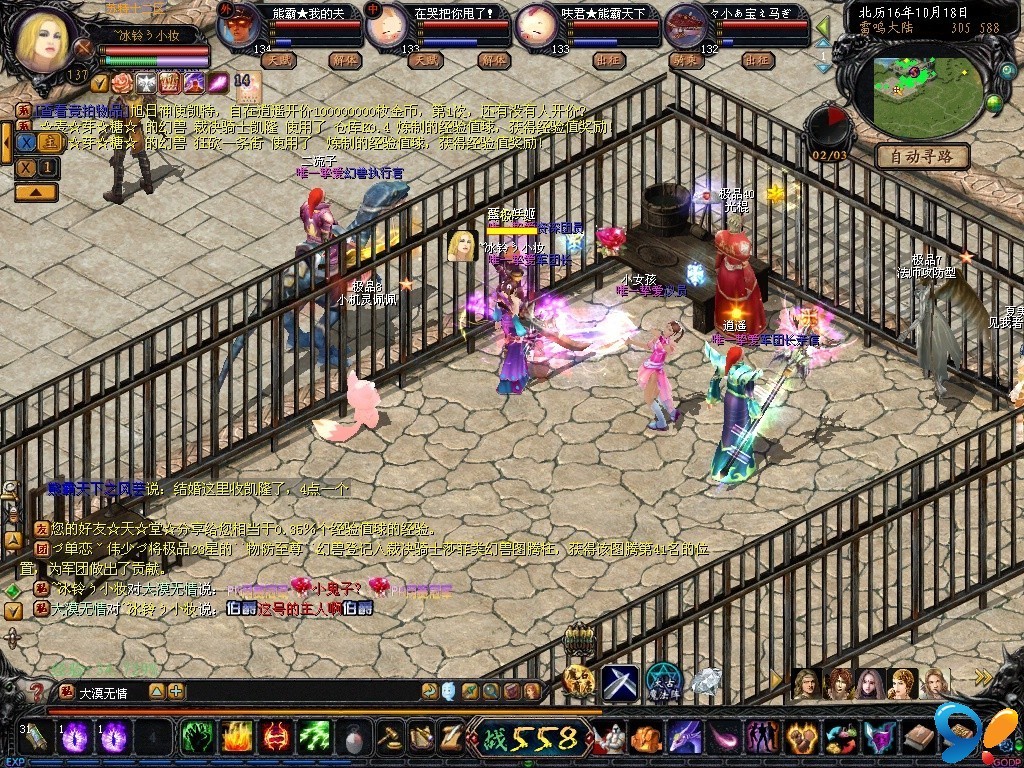Click the red question mark help button
The image size is (1024, 768).
click(x=38, y=690)
